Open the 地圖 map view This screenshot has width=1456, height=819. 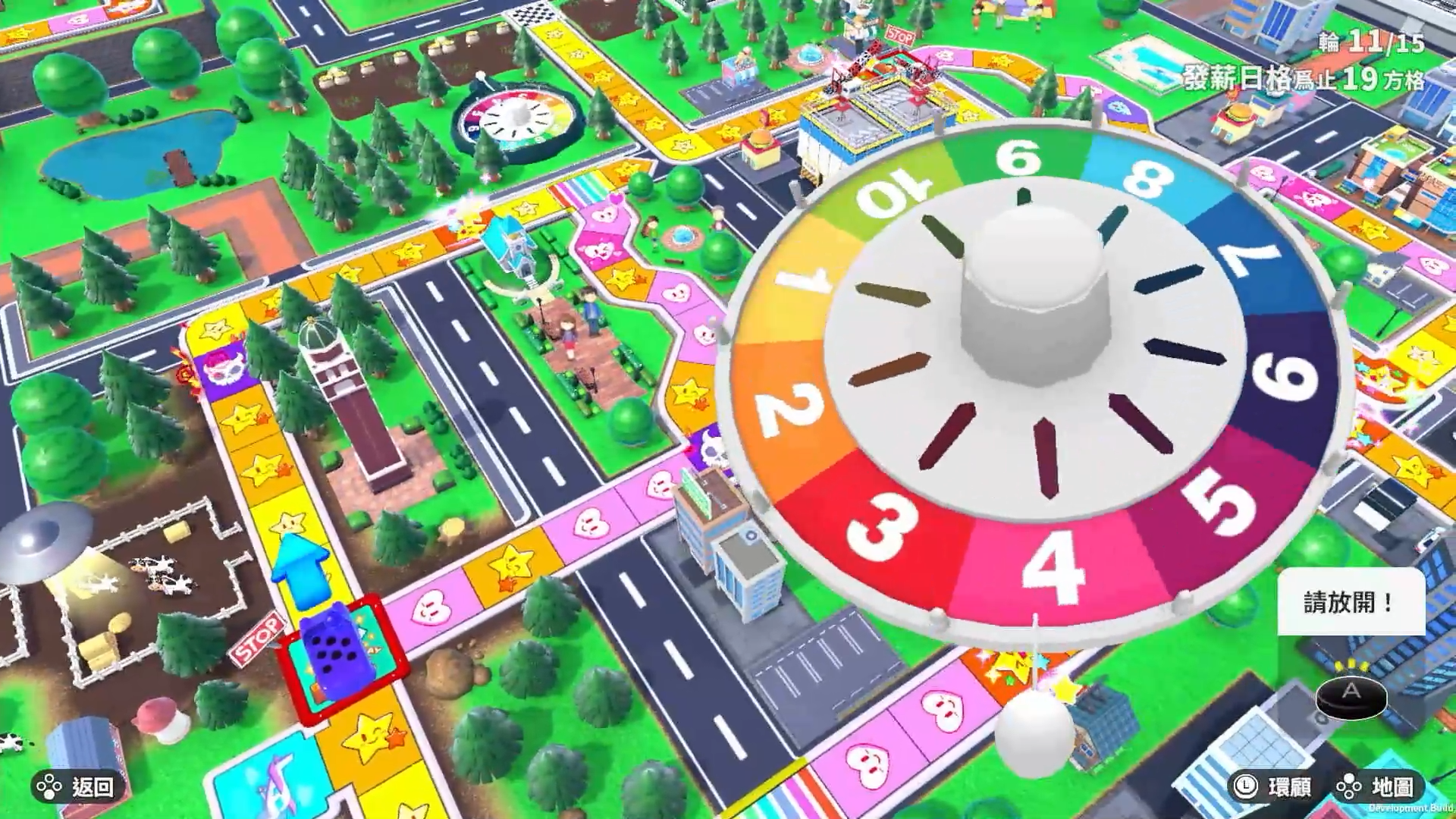pos(1376,787)
